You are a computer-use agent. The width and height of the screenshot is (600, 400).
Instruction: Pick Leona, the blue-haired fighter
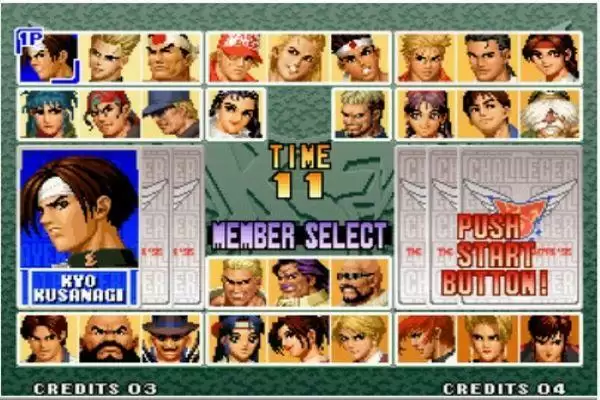(x=48, y=114)
